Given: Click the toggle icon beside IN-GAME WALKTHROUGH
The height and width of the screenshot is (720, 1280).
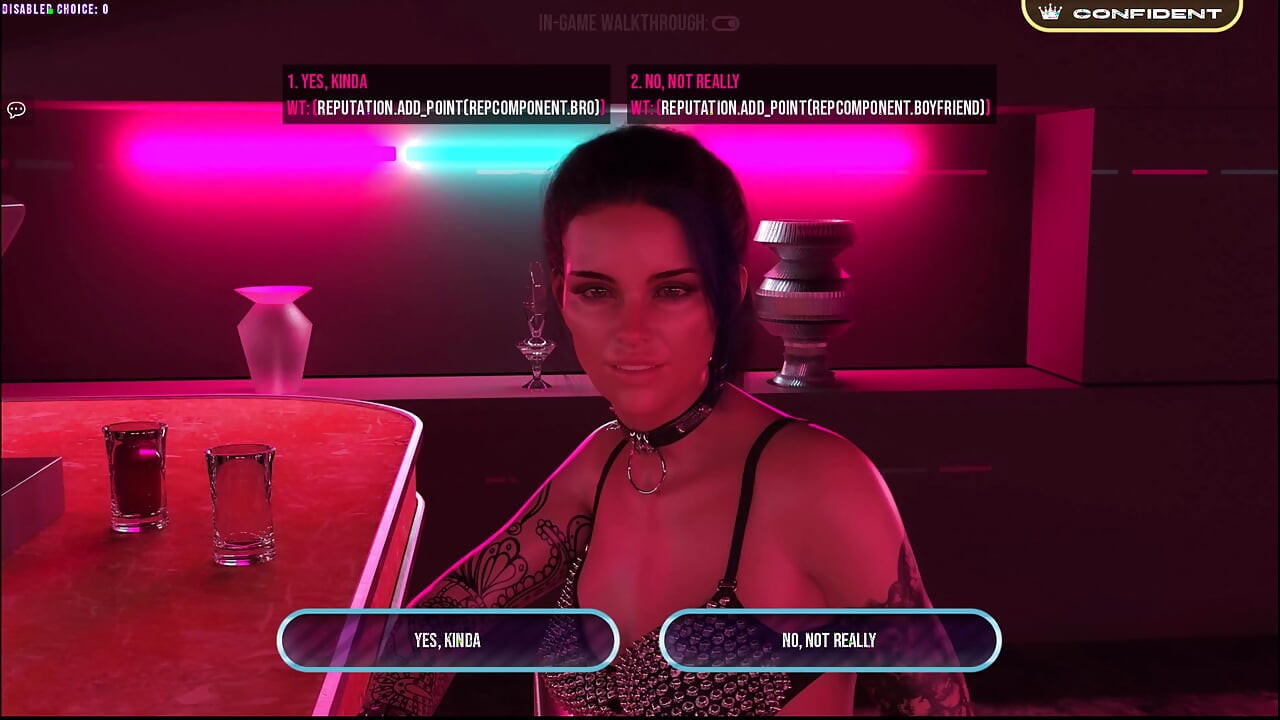Looking at the screenshot, I should click(x=727, y=23).
